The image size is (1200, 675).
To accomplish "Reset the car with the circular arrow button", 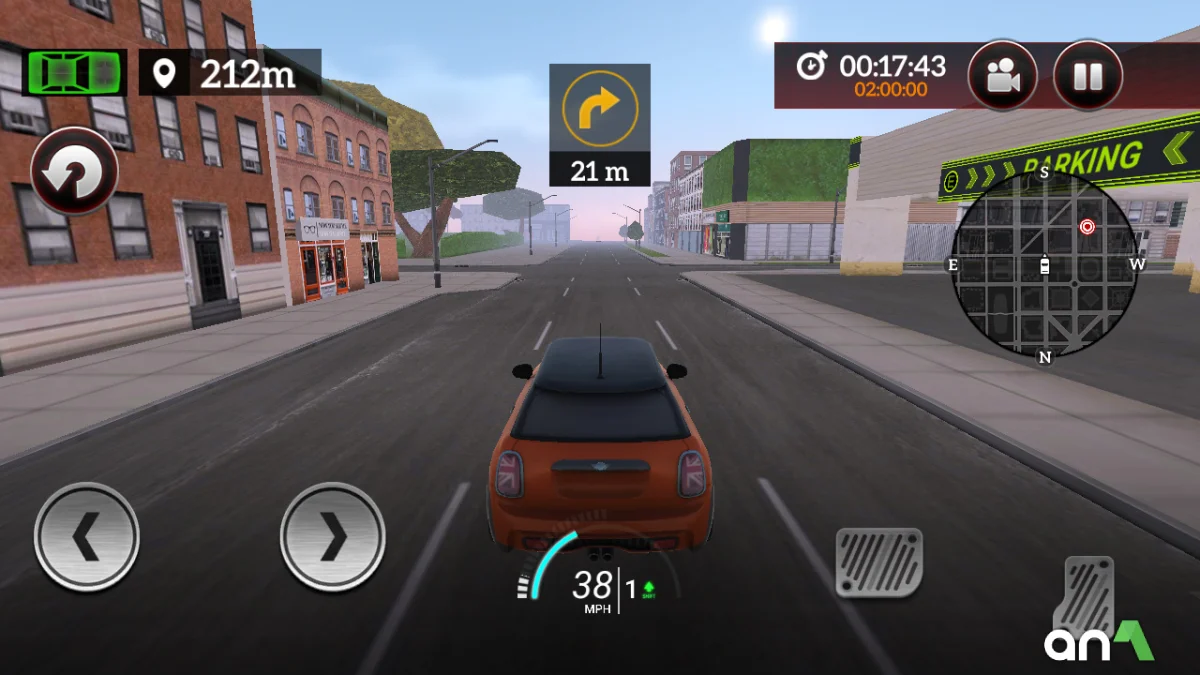I will point(74,172).
